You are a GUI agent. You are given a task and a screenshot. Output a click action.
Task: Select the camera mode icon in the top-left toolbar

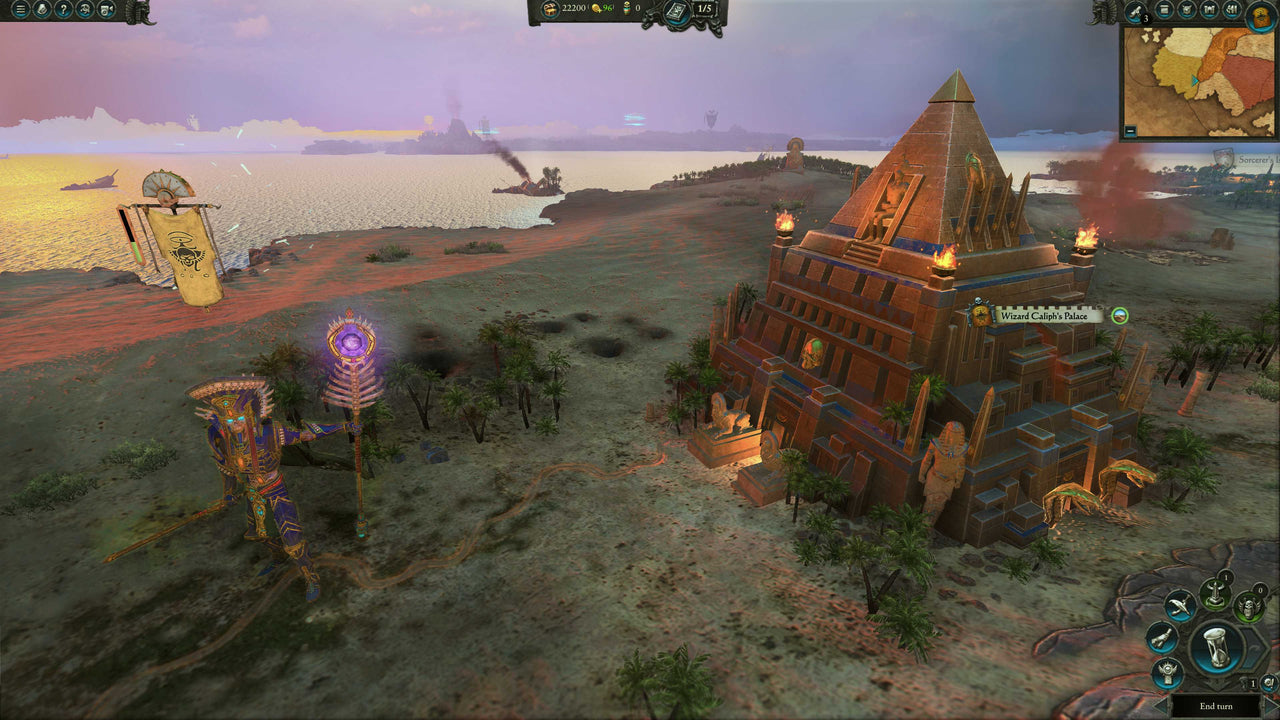tap(105, 11)
